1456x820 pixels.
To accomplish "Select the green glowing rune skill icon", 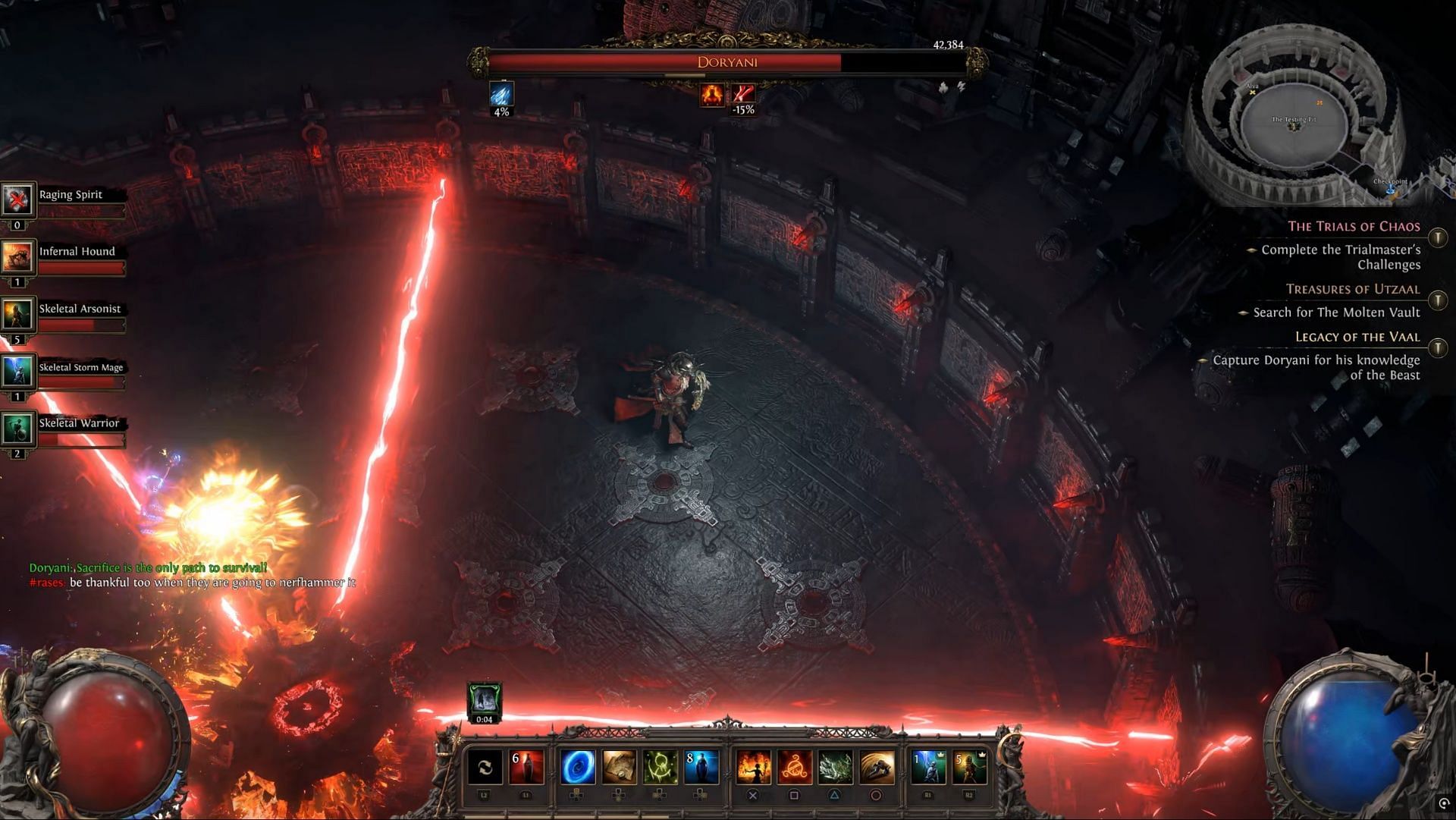I will (660, 767).
